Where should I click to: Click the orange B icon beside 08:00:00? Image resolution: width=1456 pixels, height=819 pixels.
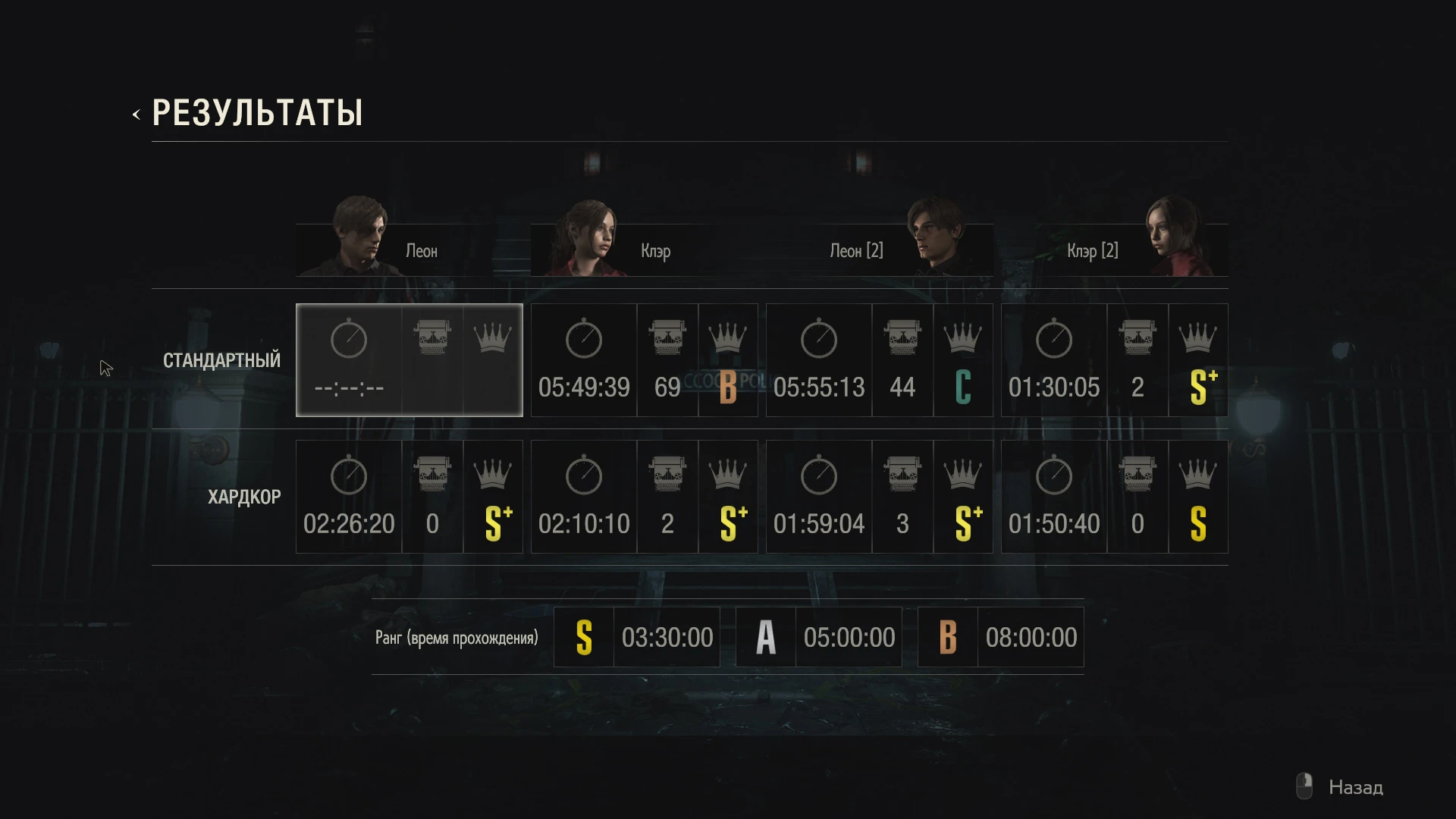pyautogui.click(x=947, y=637)
